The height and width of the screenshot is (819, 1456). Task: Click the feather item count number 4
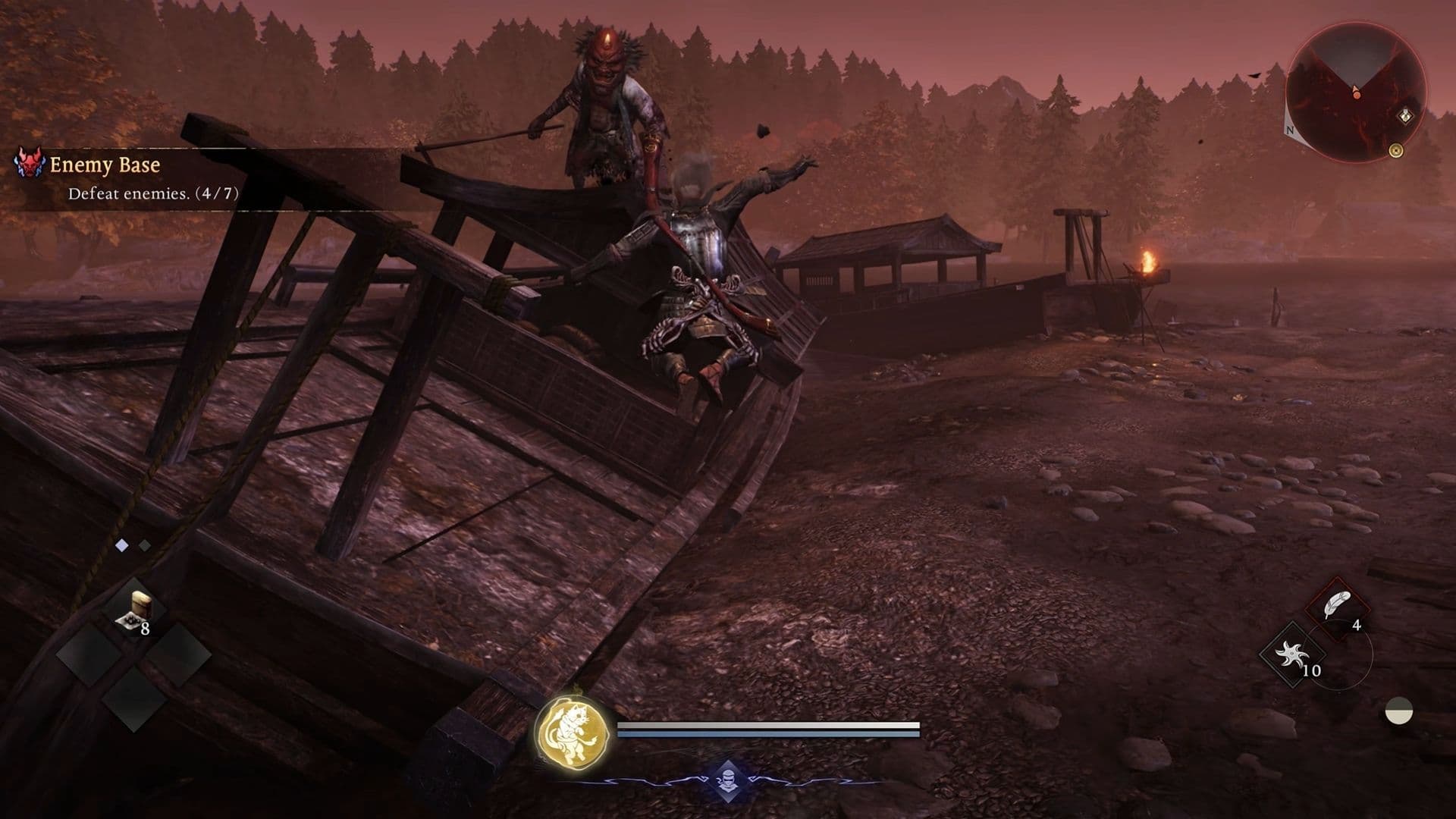1357,625
